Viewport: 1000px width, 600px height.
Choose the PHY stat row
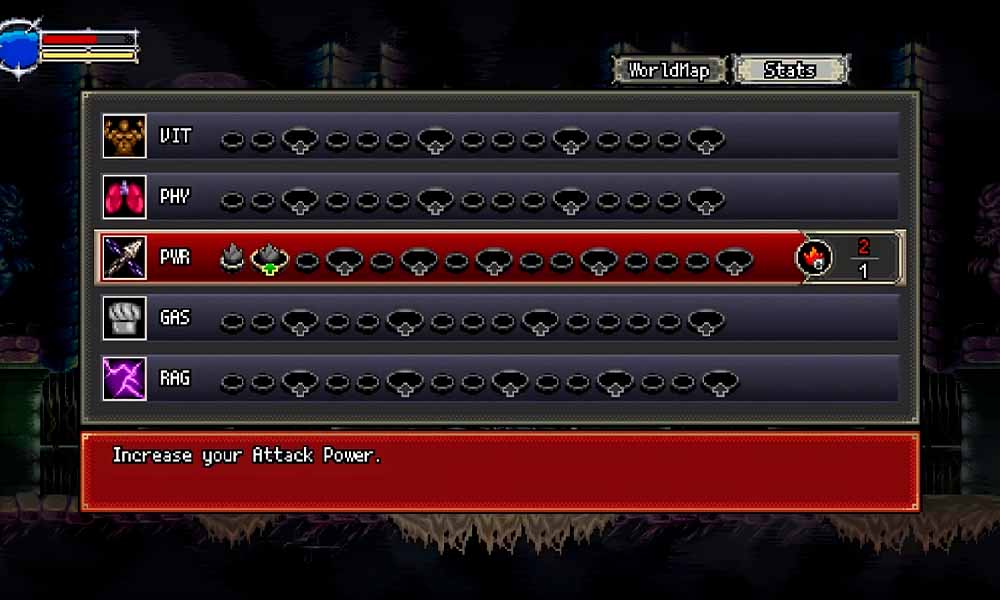point(500,197)
